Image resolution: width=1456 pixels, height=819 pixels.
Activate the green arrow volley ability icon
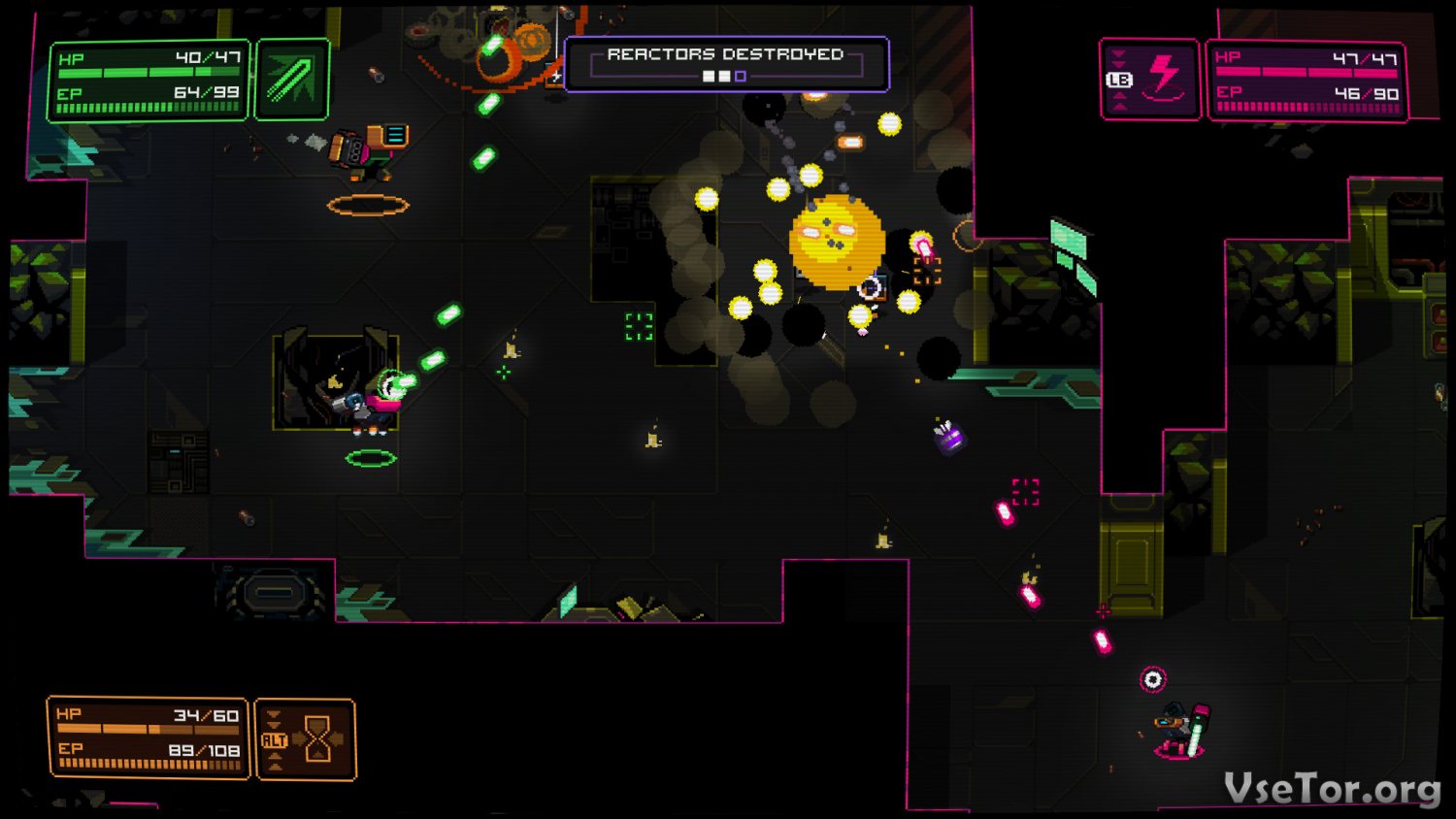[x=291, y=79]
